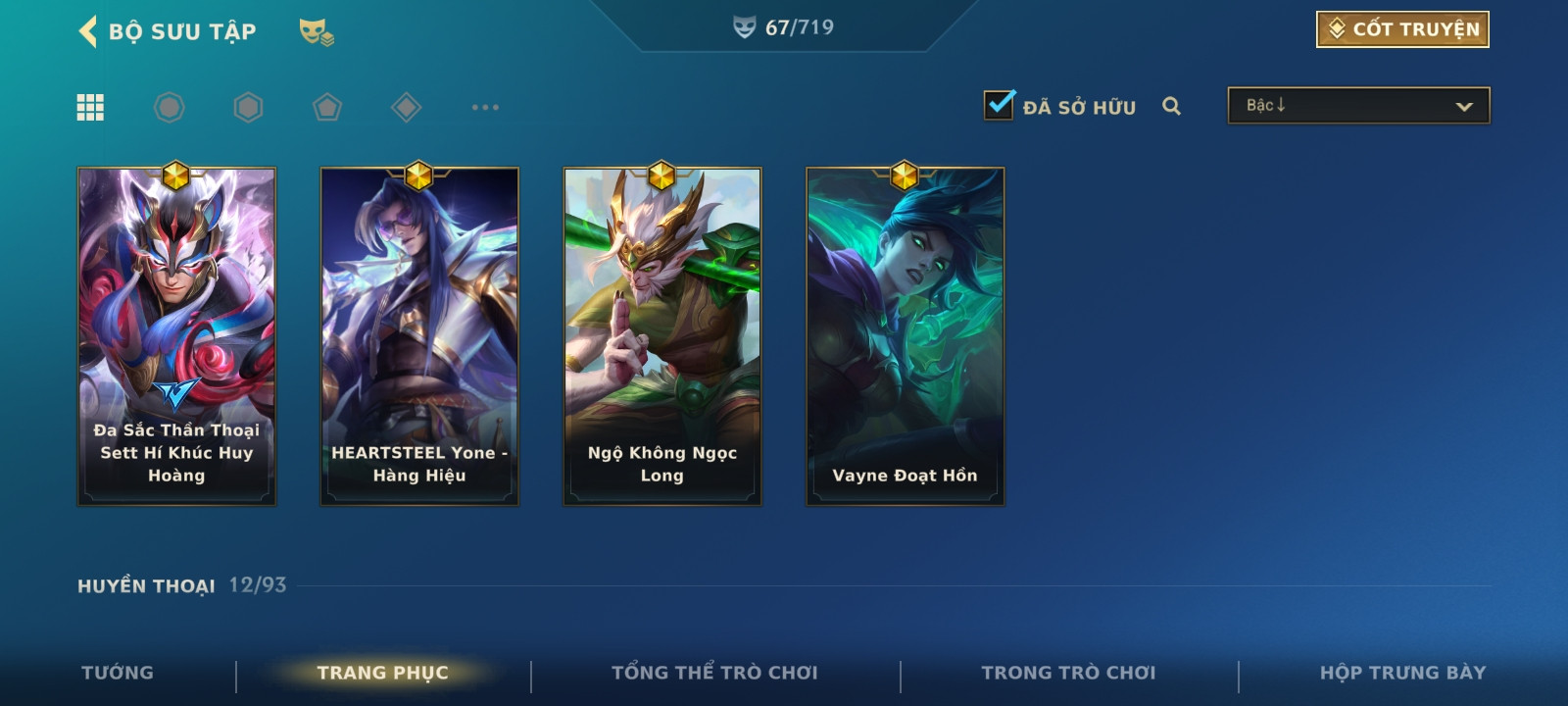Filter skins by the pentagon rarity icon
The height and width of the screenshot is (706, 1568).
pyautogui.click(x=327, y=107)
